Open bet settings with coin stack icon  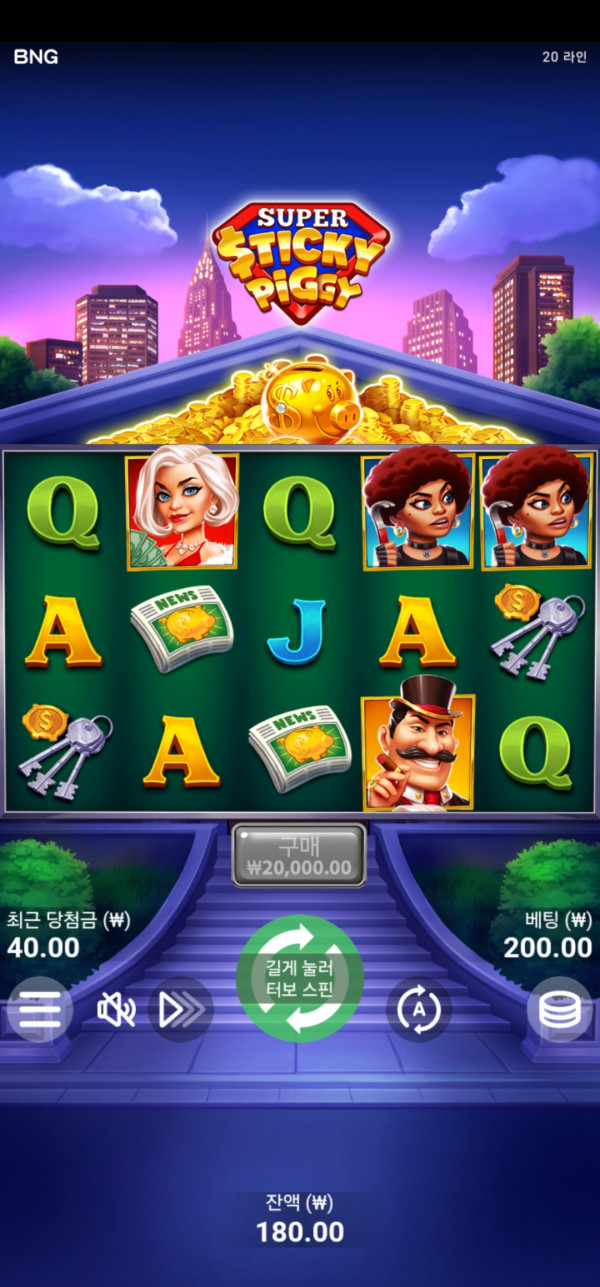pyautogui.click(x=559, y=1010)
